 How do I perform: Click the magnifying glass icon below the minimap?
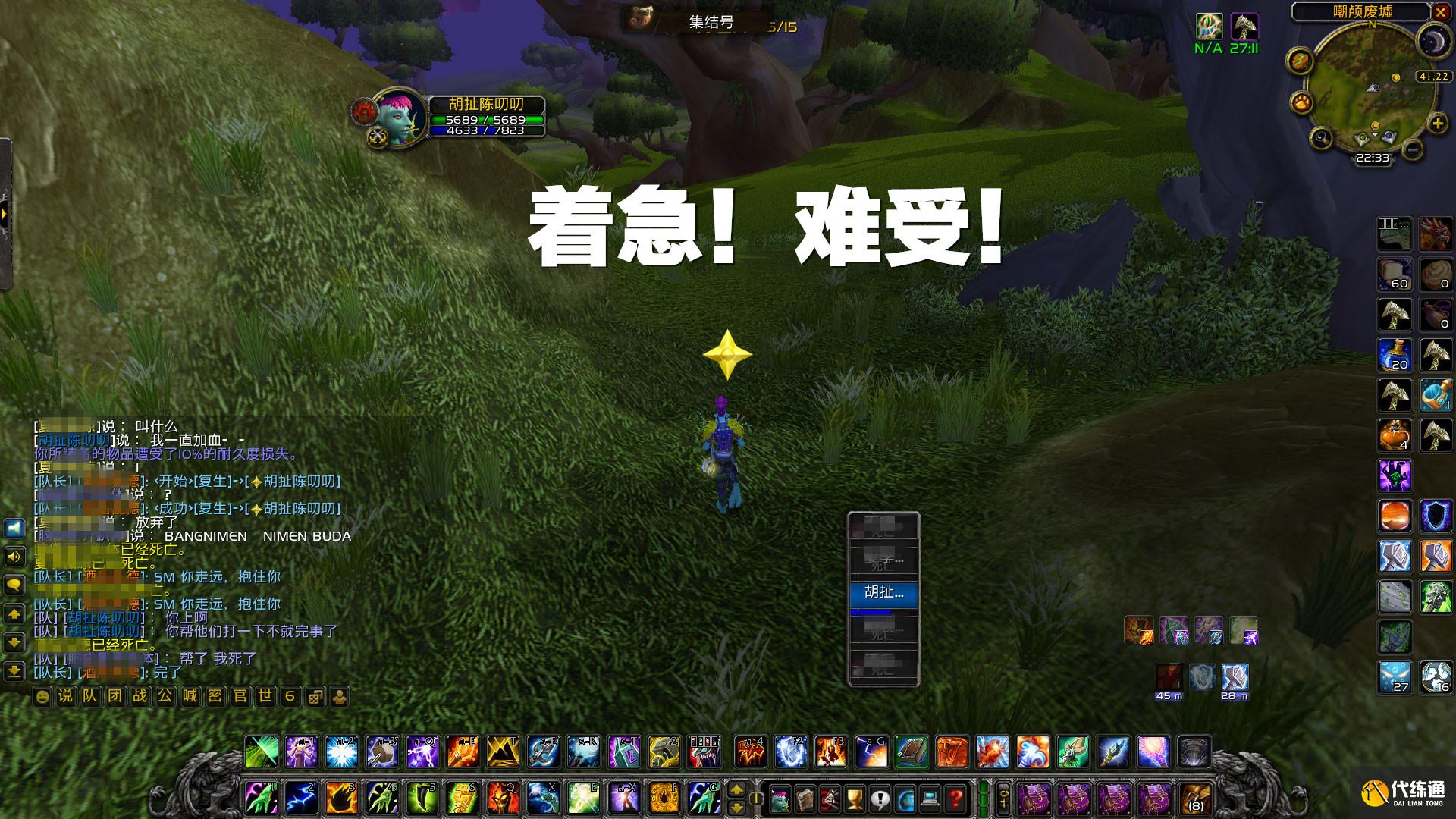(x=1321, y=137)
